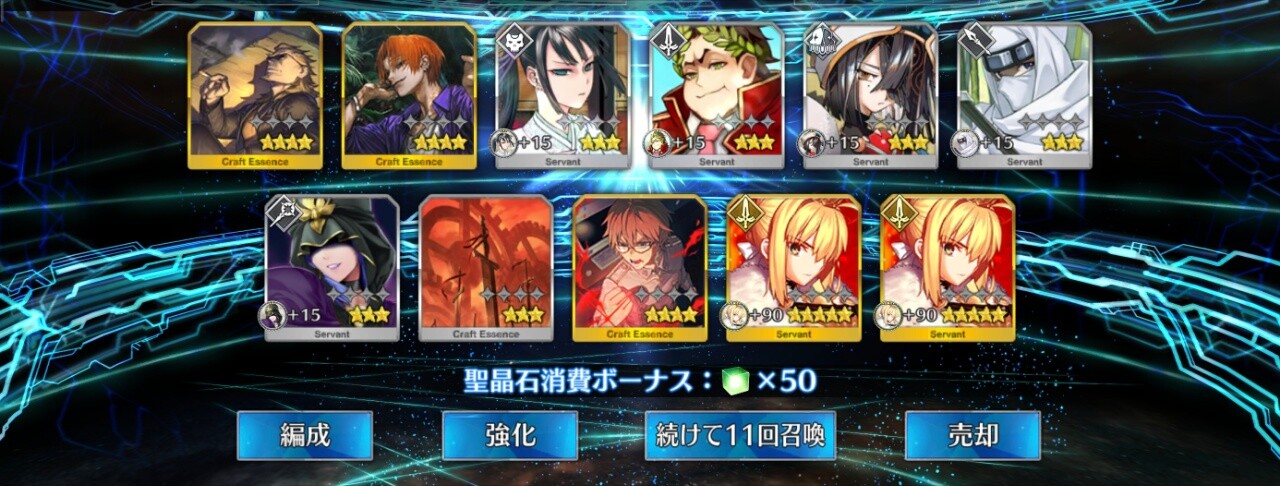
Task: View the red-haired glasses man craft essence
Action: click(x=640, y=267)
